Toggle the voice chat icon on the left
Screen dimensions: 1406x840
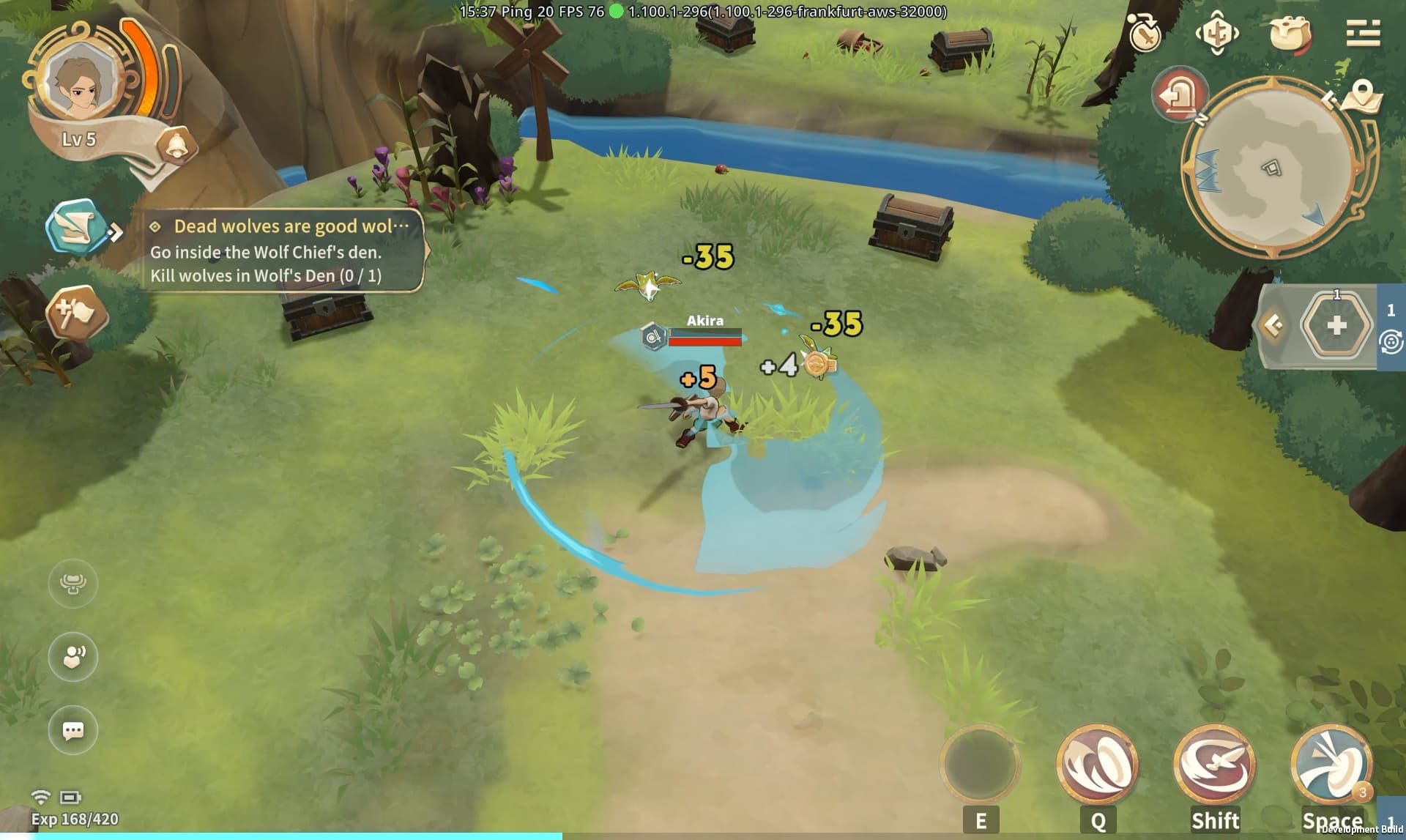tap(72, 657)
